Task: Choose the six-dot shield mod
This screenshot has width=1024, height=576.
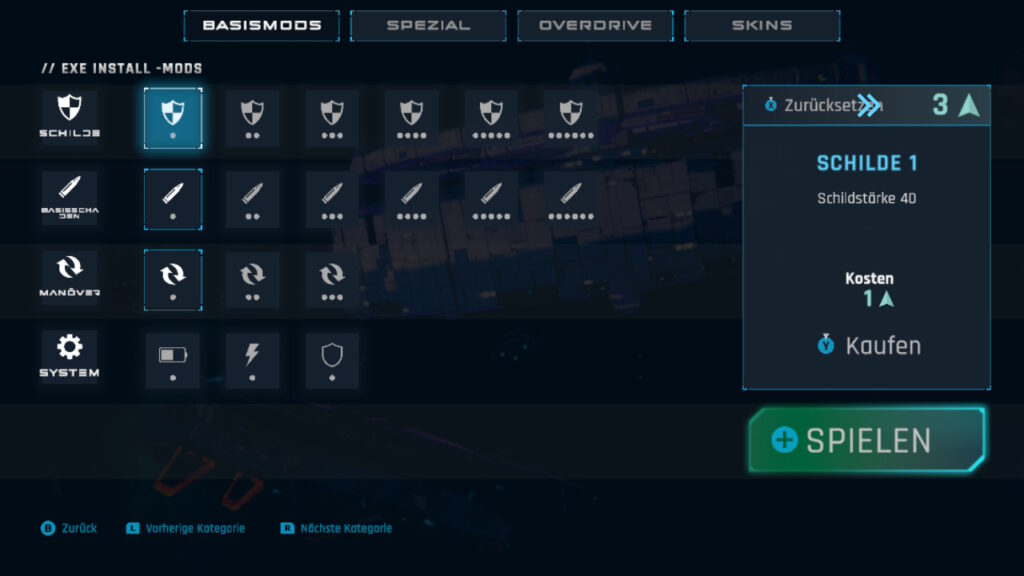Action: tap(571, 117)
